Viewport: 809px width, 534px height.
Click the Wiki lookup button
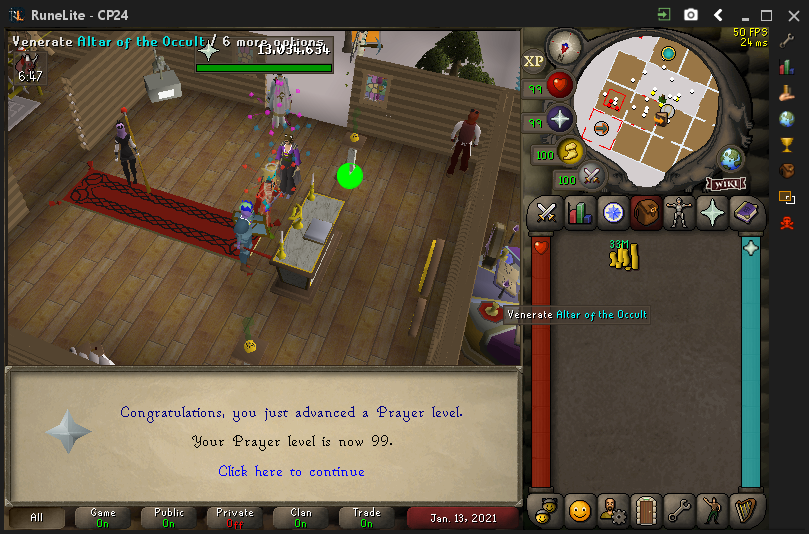726,184
